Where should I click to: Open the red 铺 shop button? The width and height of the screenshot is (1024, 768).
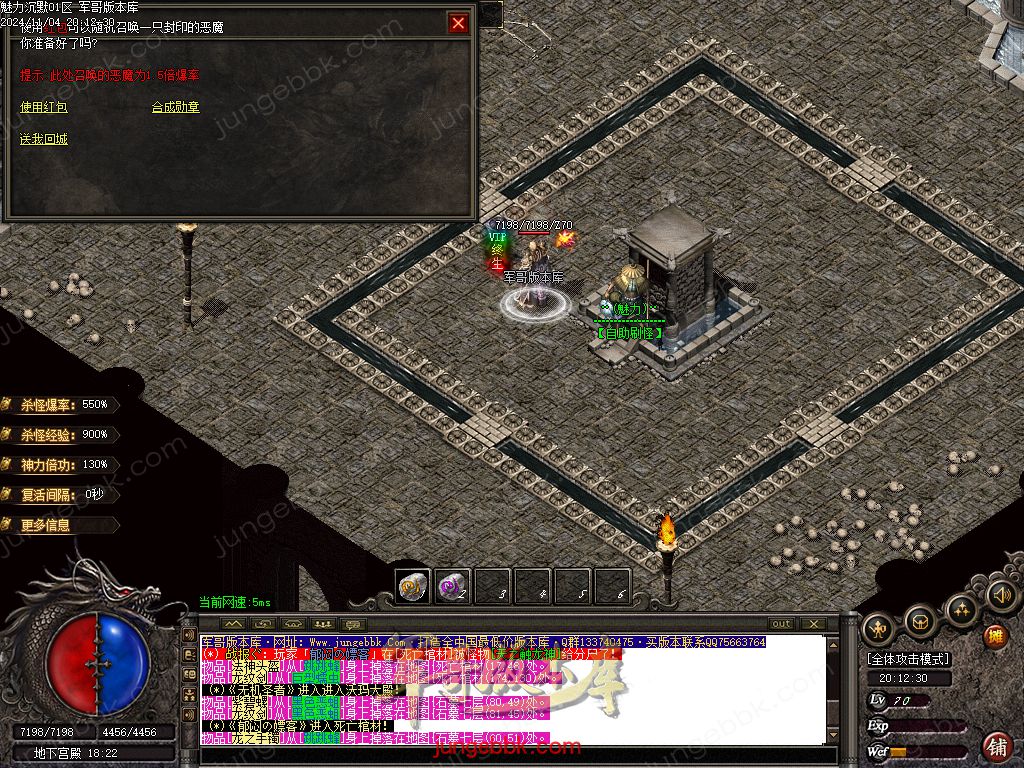[x=997, y=746]
